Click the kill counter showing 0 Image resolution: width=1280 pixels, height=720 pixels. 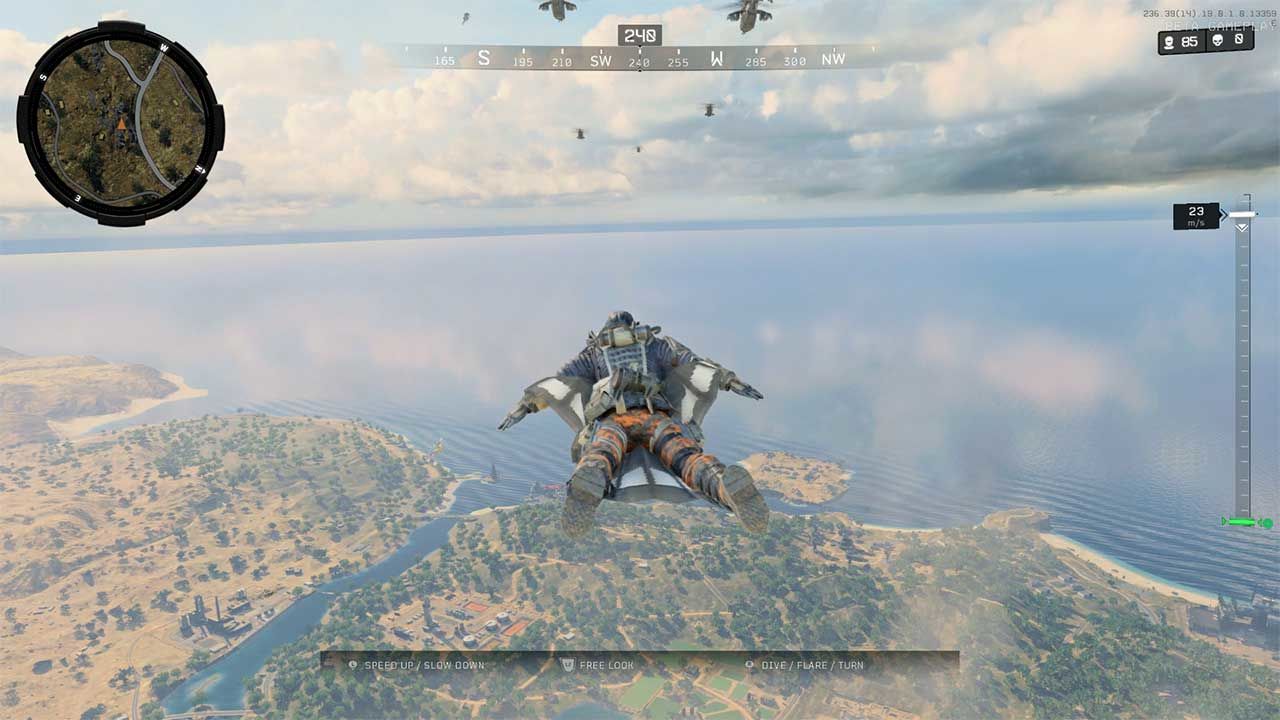click(1239, 41)
